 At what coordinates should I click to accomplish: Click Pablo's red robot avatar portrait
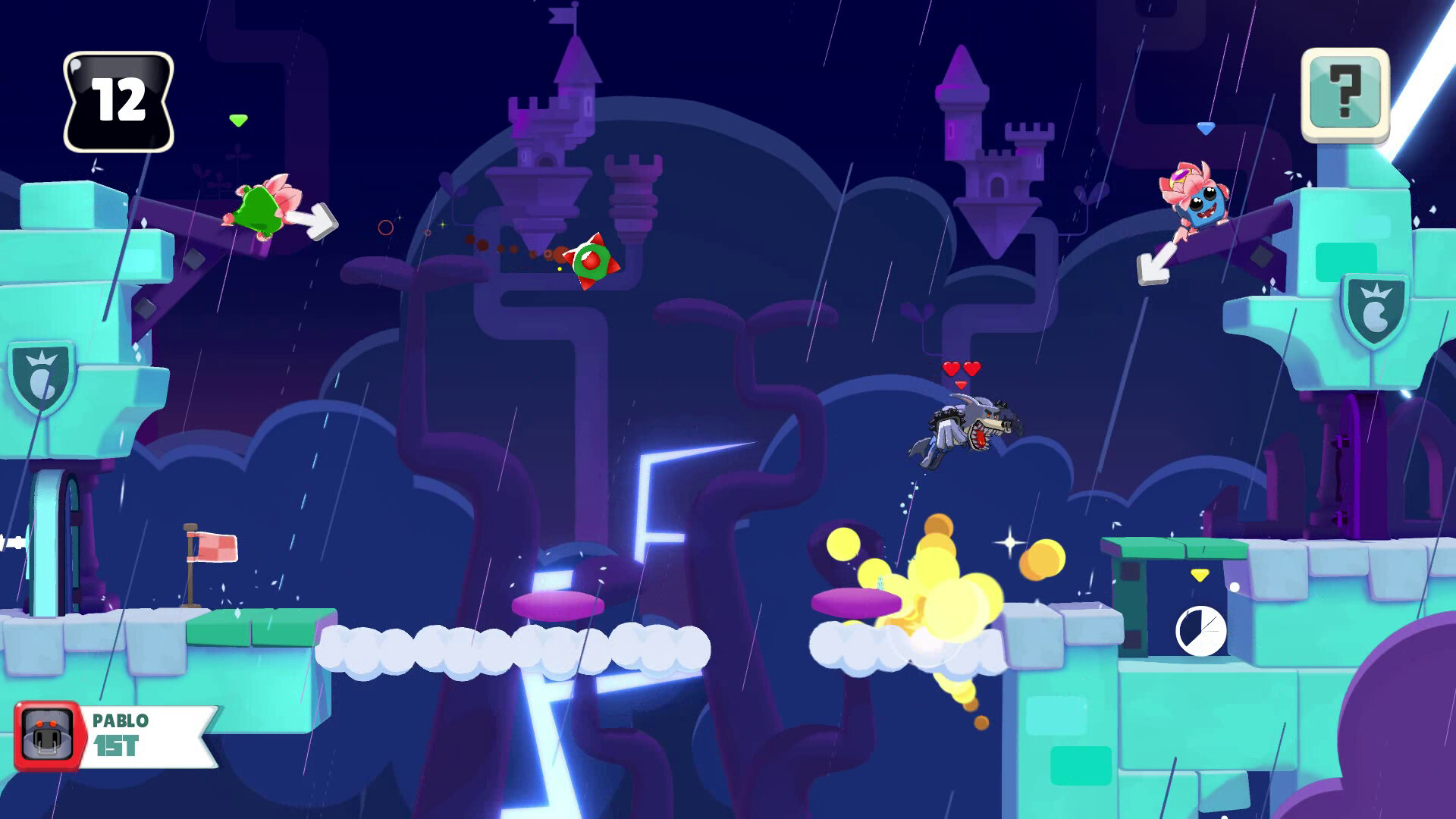click(49, 735)
